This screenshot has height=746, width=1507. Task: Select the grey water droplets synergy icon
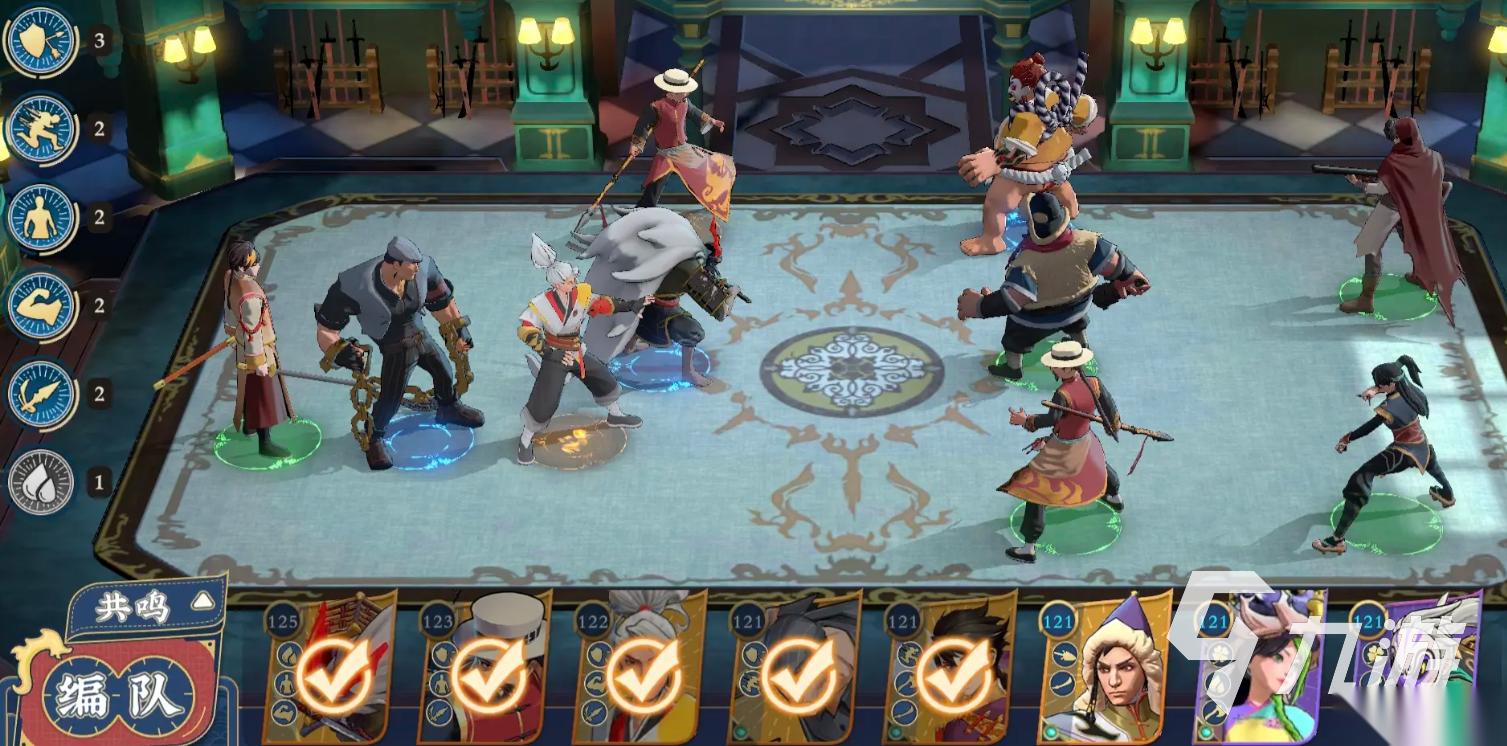41,483
